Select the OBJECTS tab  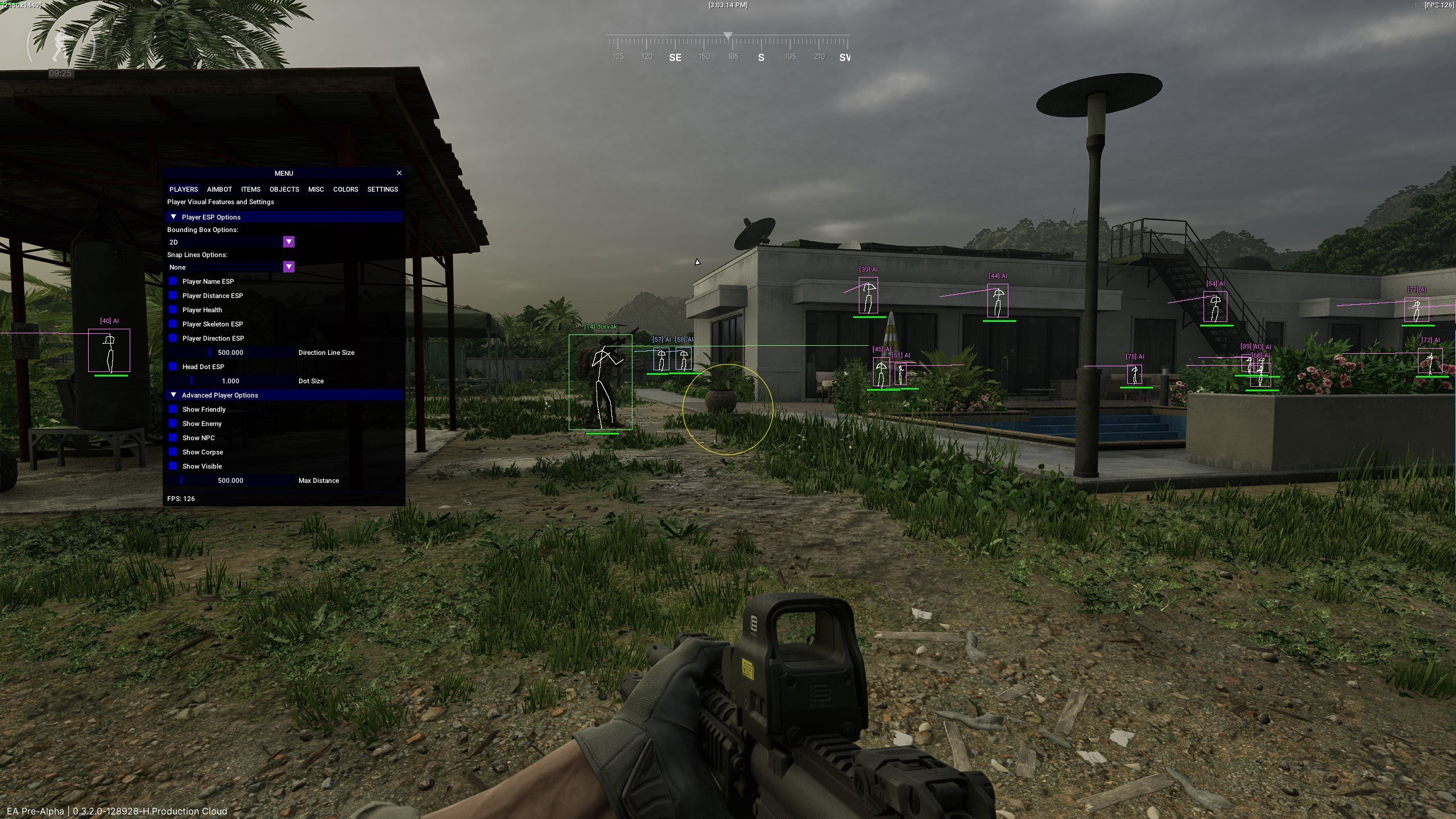coord(284,189)
